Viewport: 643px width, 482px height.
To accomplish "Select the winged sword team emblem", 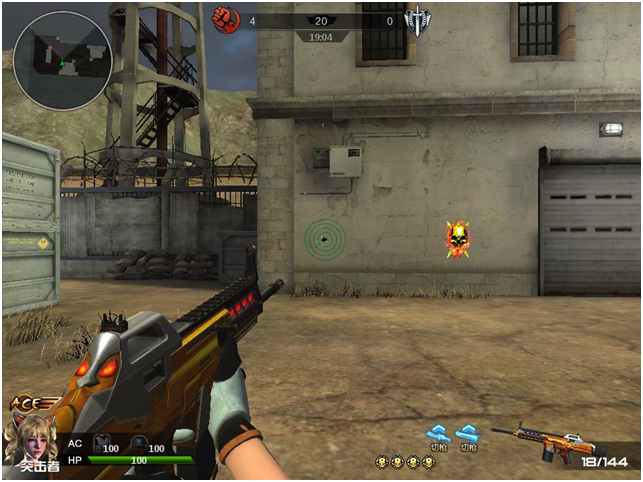I will pyautogui.click(x=416, y=20).
